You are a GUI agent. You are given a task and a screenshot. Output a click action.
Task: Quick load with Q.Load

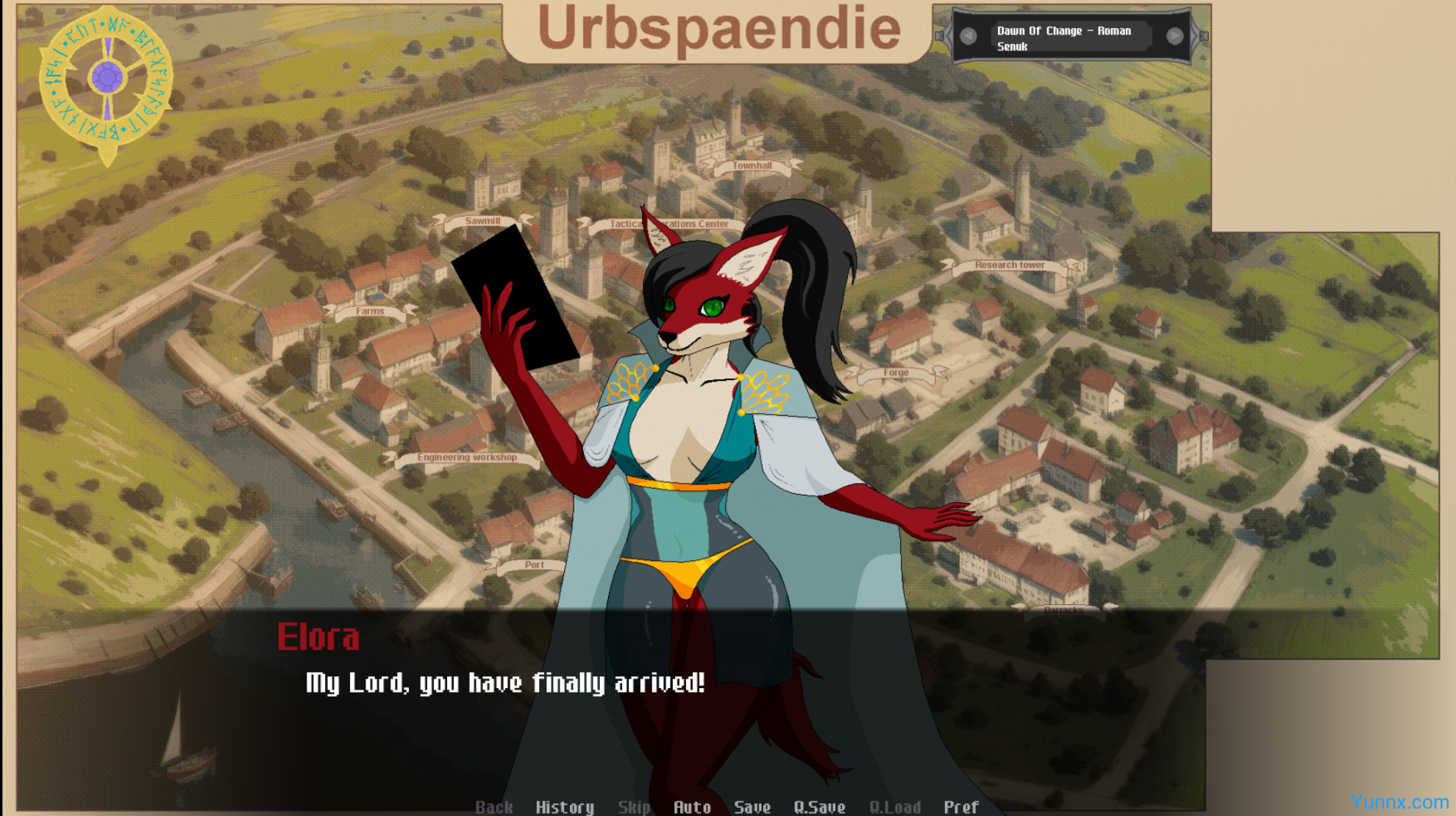coord(894,806)
